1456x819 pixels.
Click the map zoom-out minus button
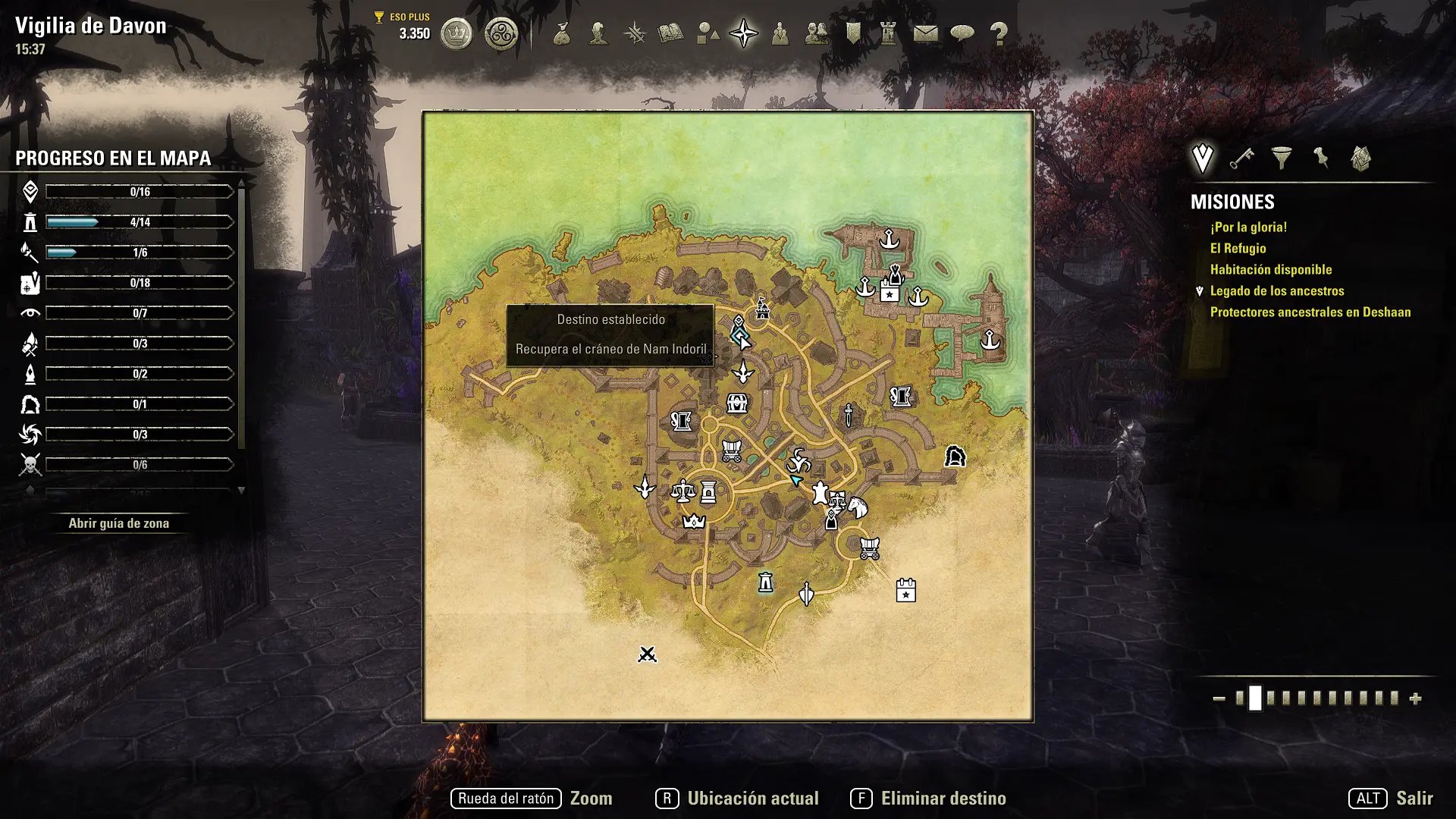tap(1219, 699)
